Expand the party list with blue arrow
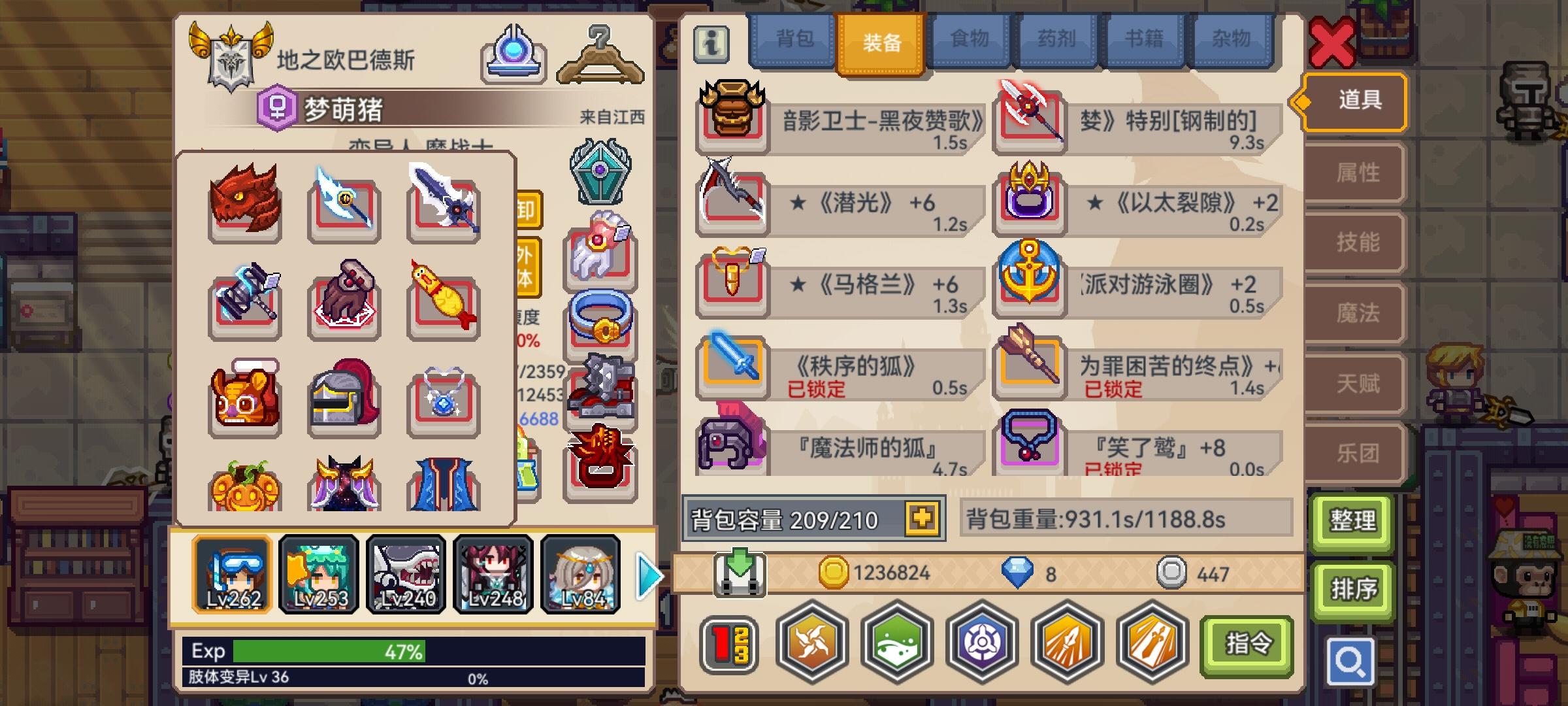1568x706 pixels. pos(646,575)
